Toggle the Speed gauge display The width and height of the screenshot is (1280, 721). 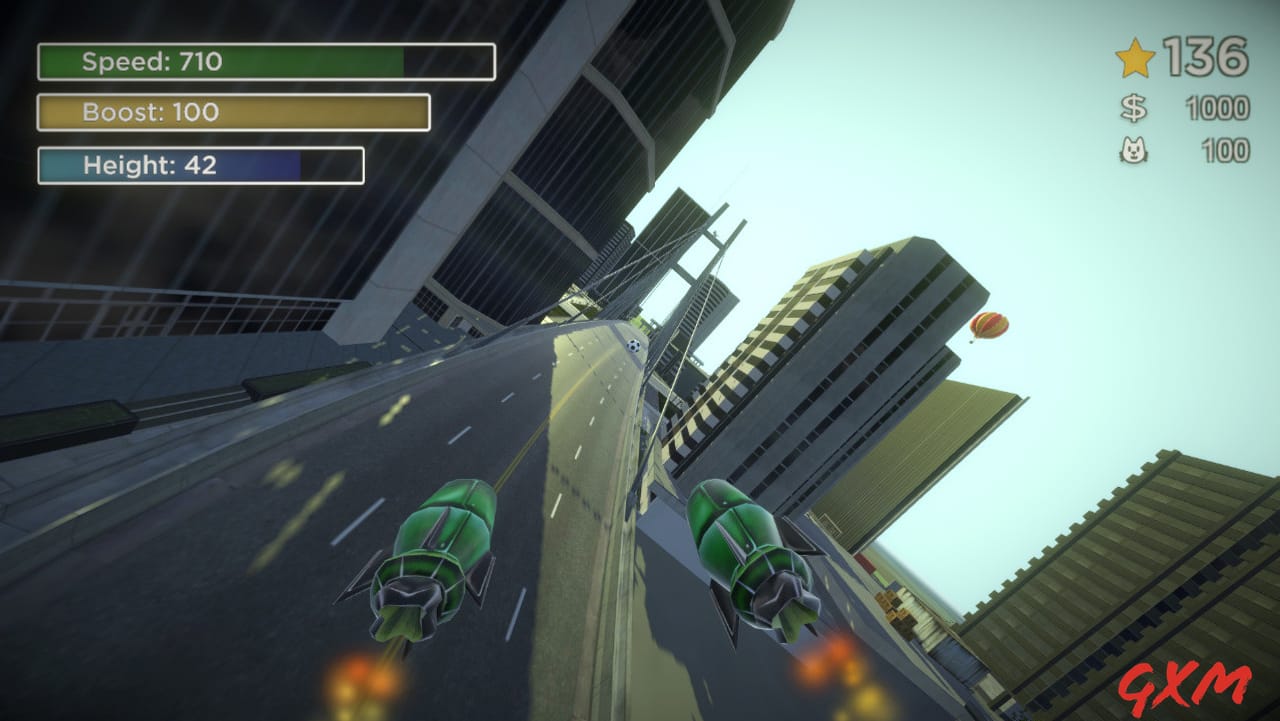point(265,61)
